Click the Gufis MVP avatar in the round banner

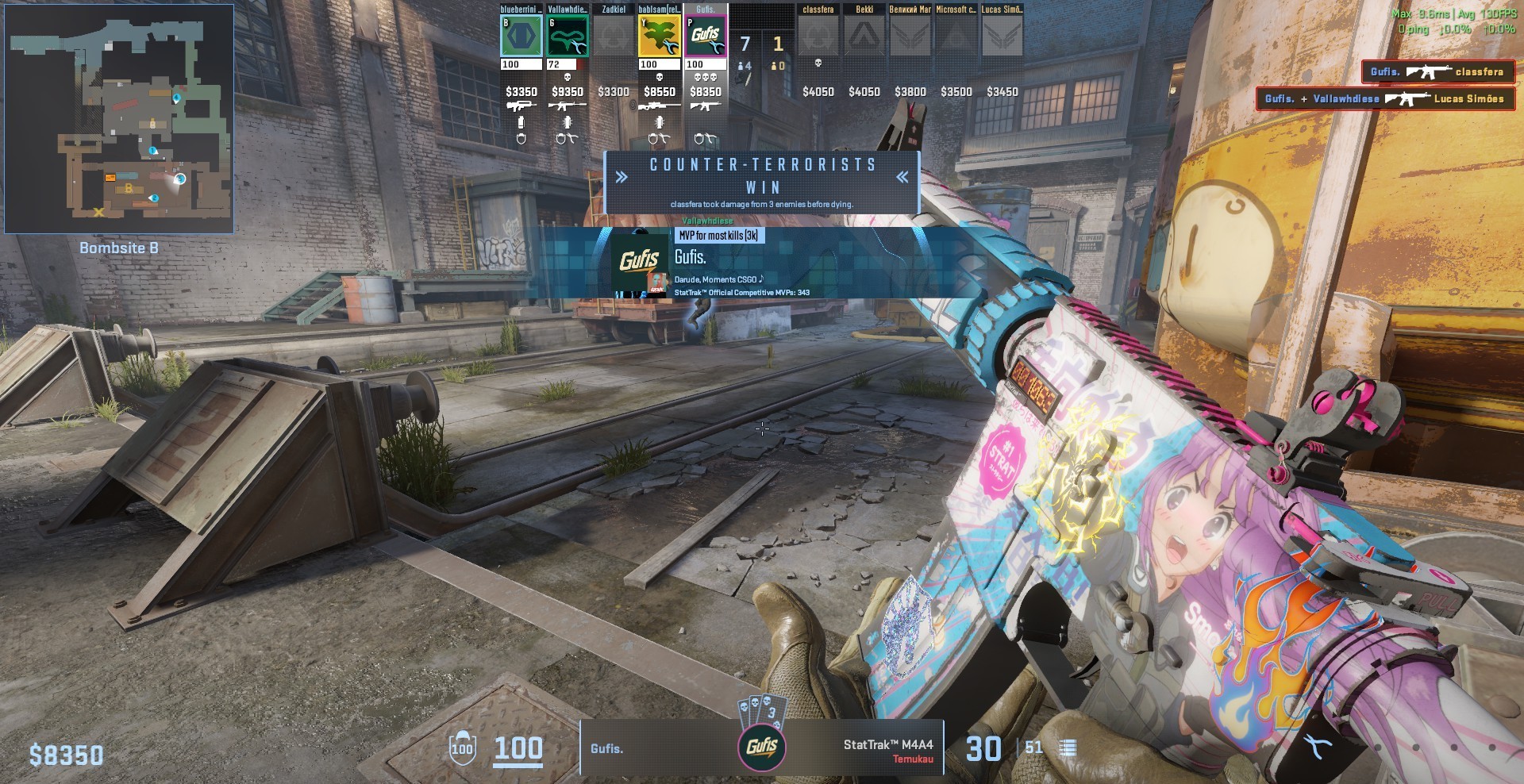640,263
